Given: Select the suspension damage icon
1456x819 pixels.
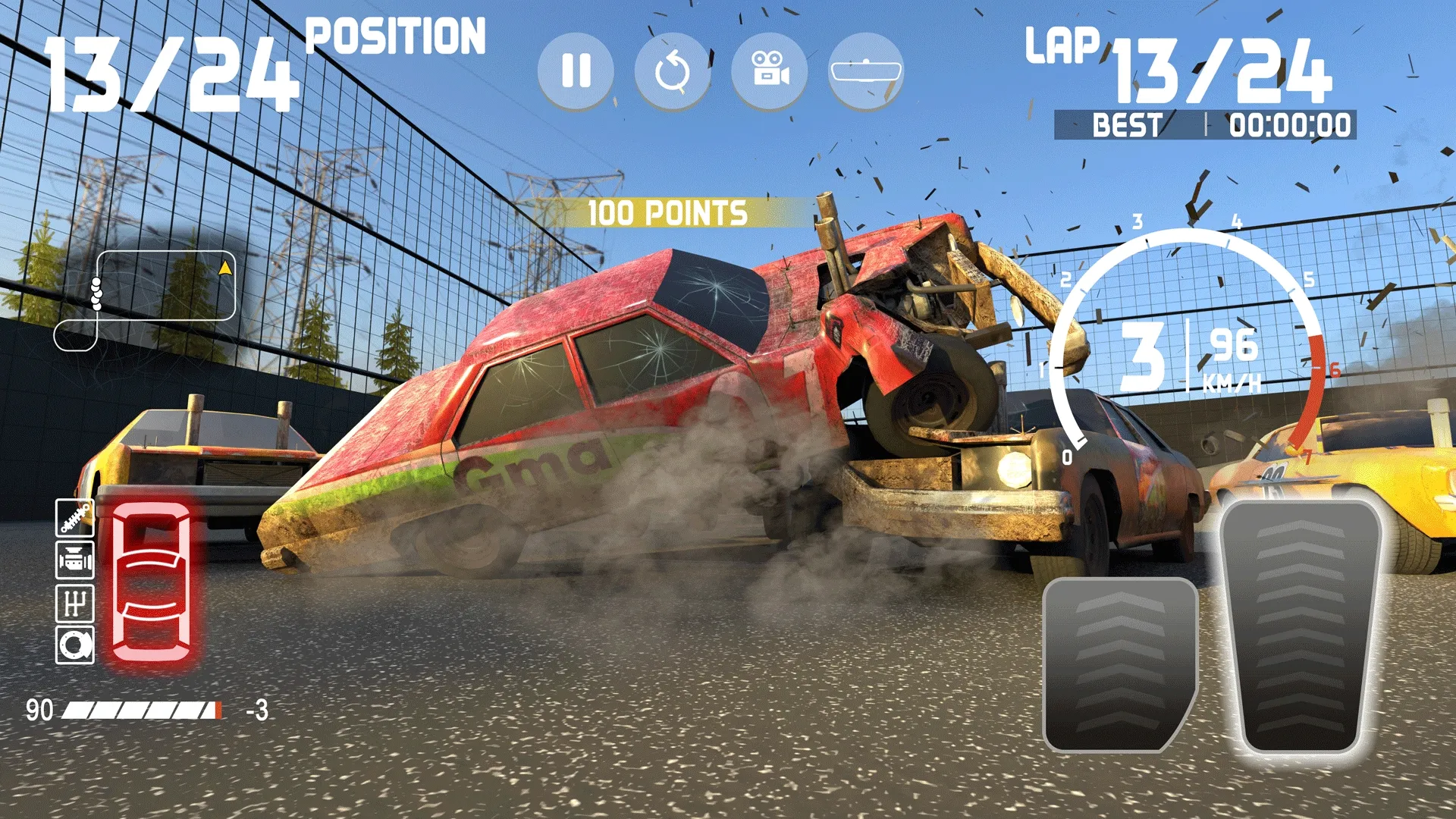Looking at the screenshot, I should [x=75, y=517].
